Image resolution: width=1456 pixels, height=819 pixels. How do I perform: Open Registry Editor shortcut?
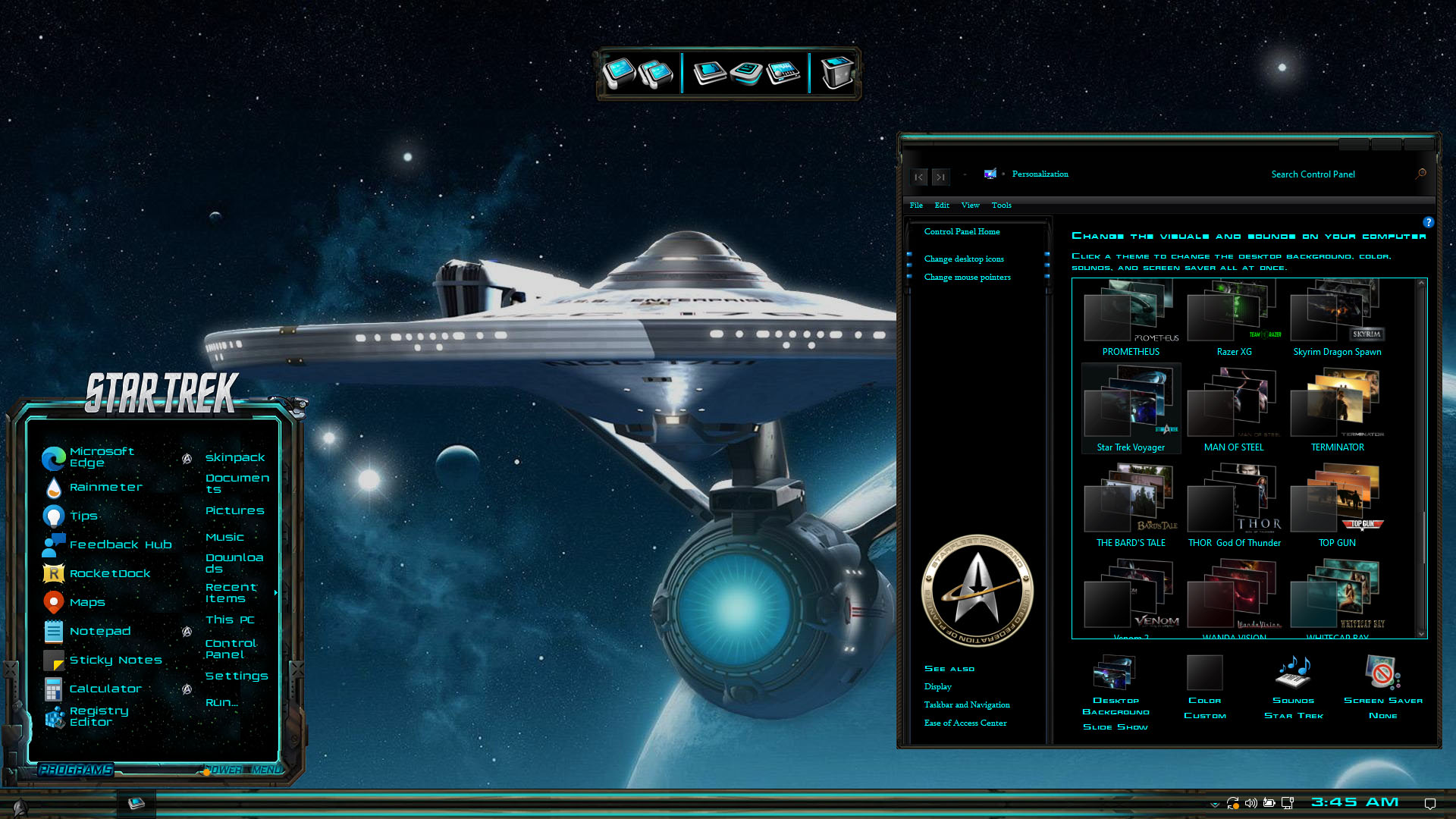(98, 717)
